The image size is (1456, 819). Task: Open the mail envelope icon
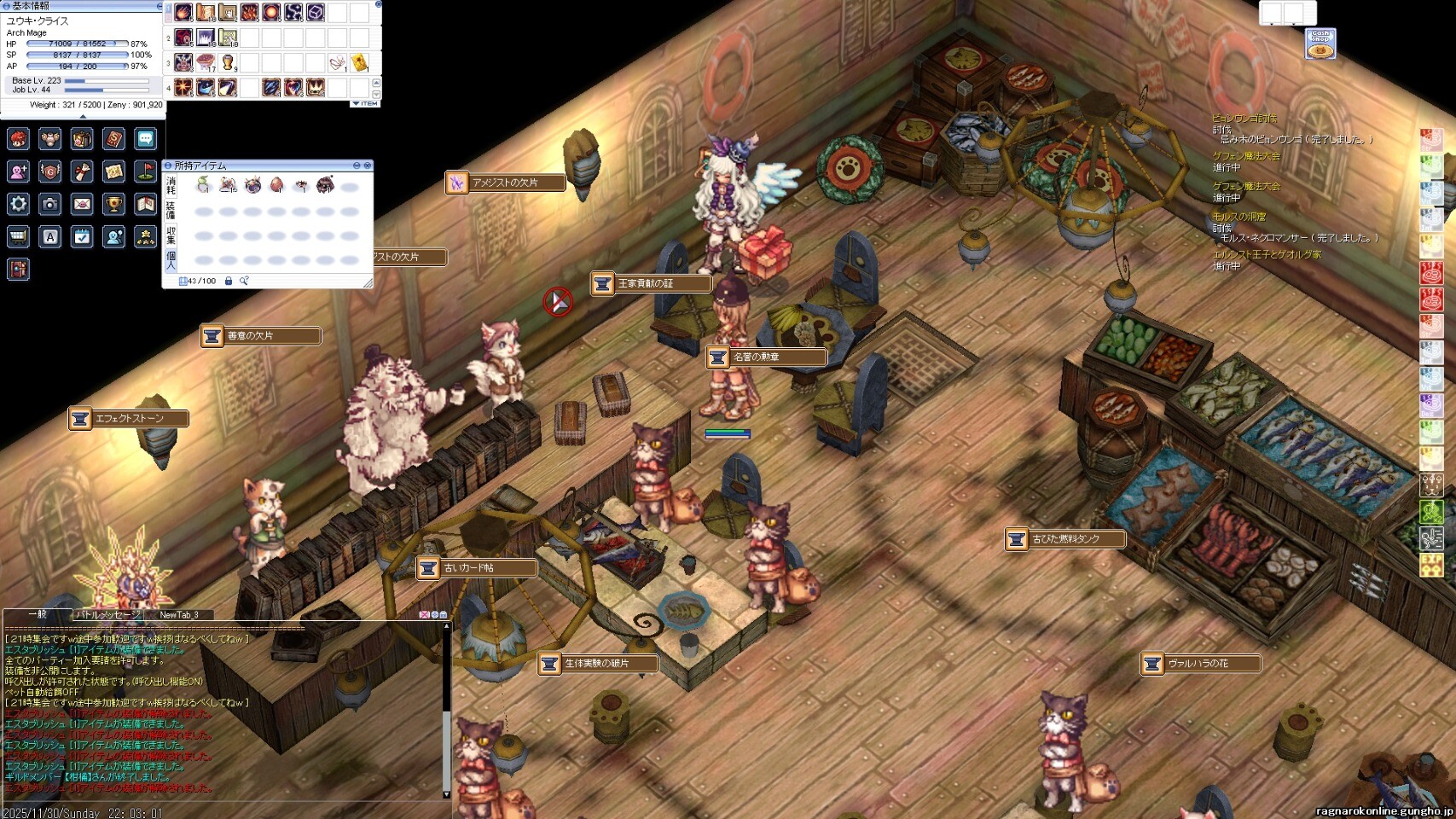pos(82,204)
